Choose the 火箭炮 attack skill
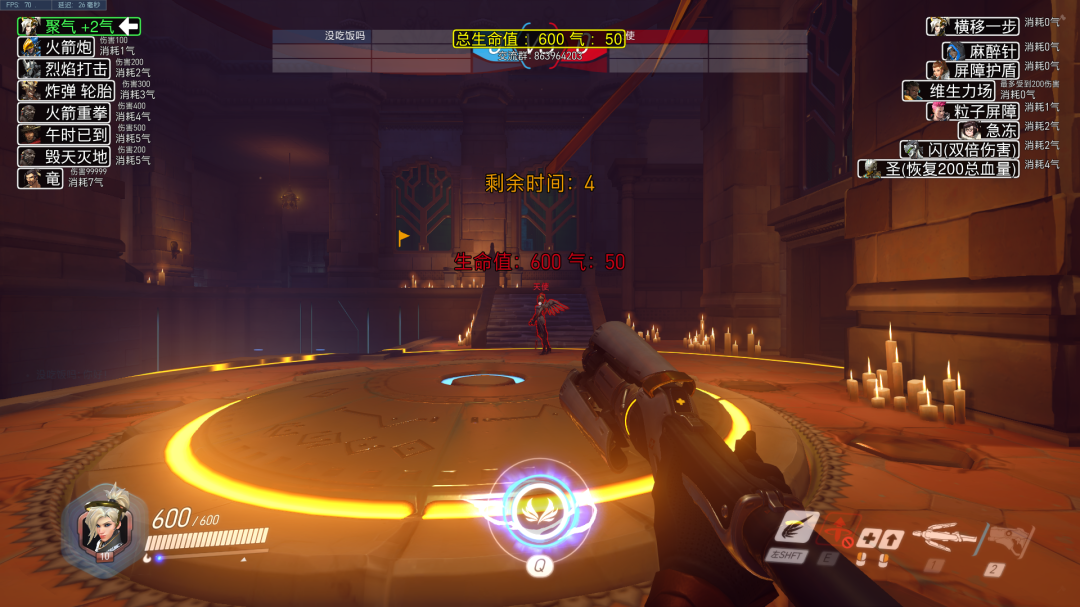This screenshot has height=607, width=1080. 64,47
